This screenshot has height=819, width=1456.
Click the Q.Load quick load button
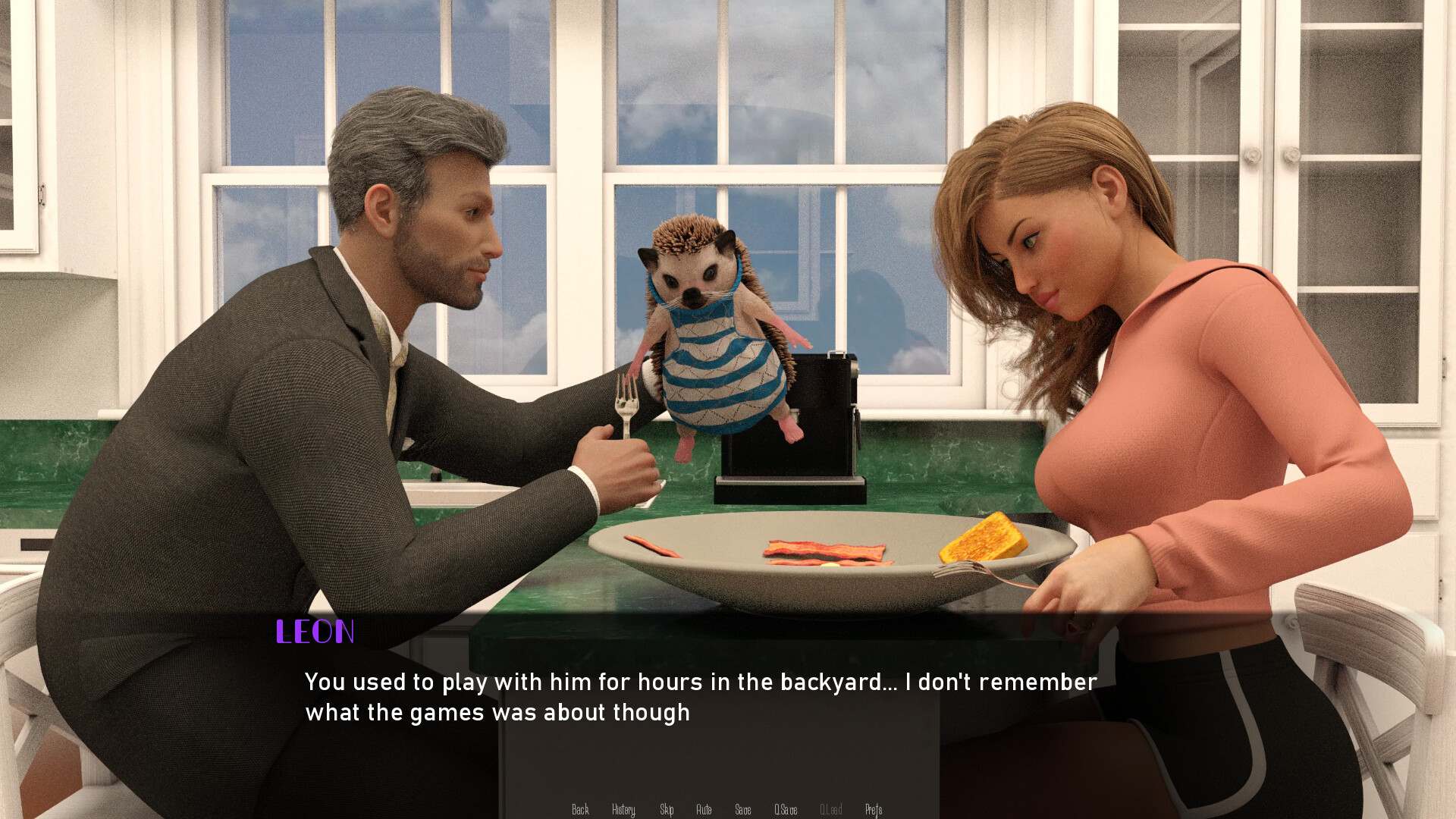coord(831,810)
